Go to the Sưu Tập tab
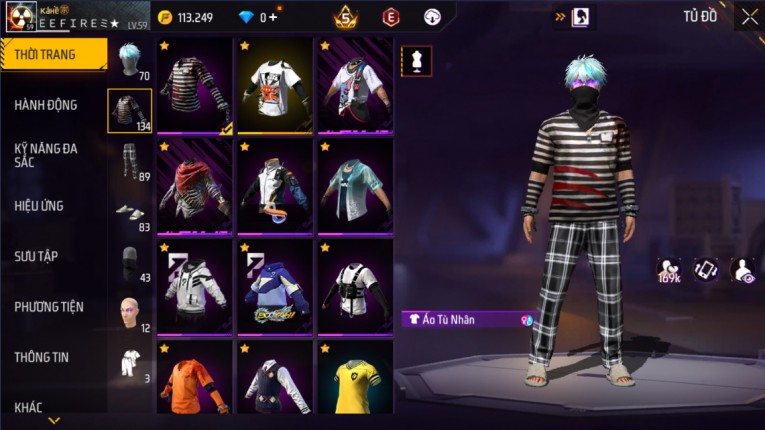This screenshot has width=765, height=430. tap(37, 256)
